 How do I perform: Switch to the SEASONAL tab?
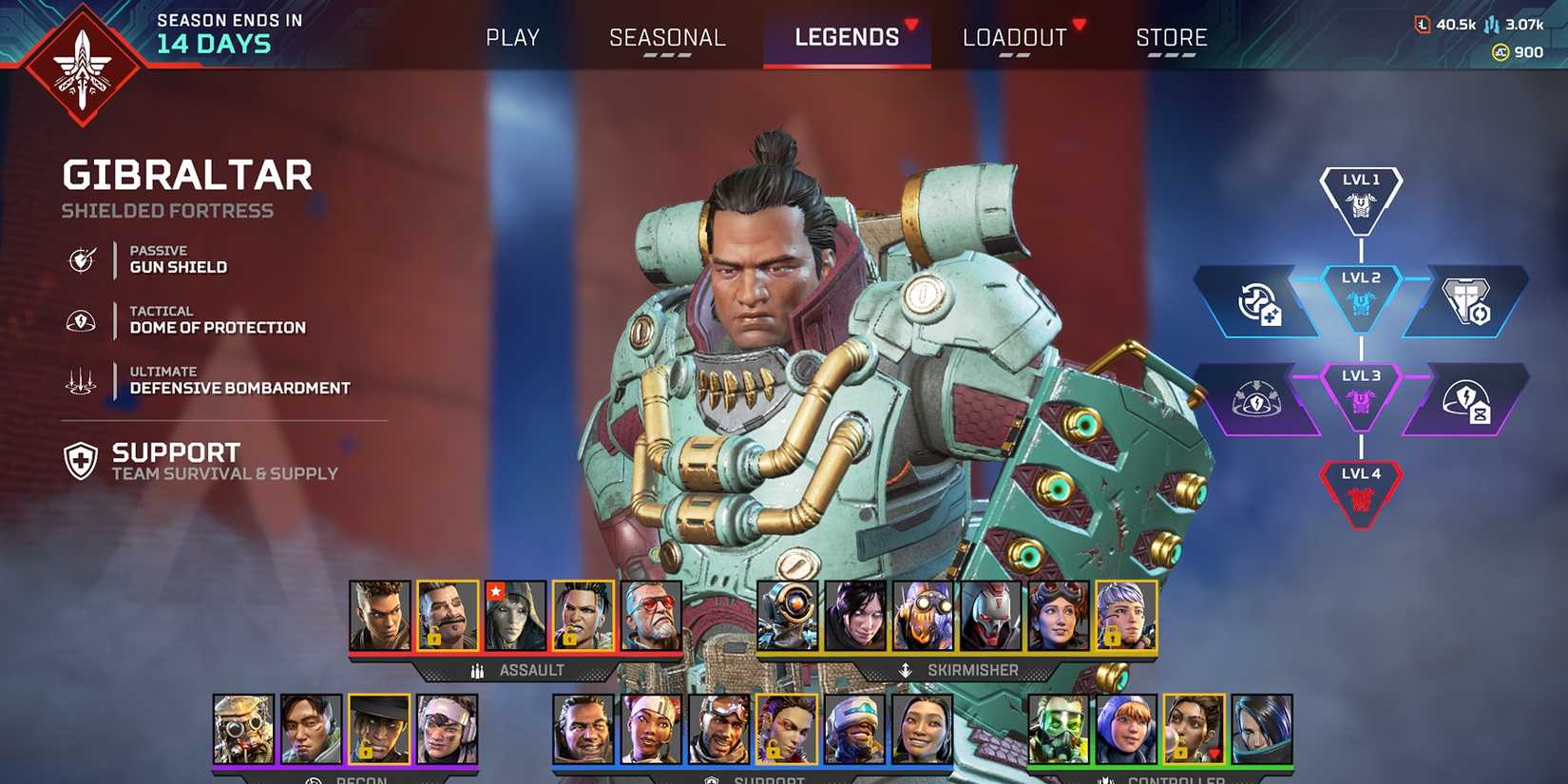pyautogui.click(x=666, y=37)
